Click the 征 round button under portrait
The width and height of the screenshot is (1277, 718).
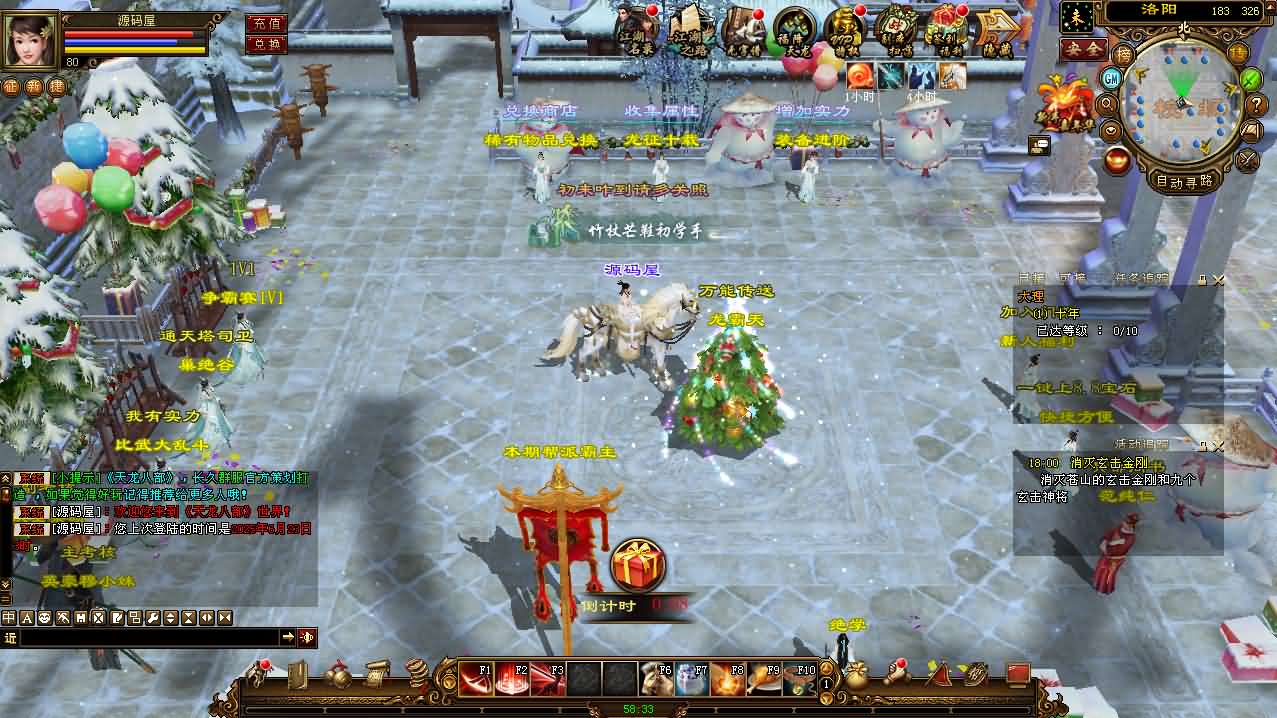point(10,87)
